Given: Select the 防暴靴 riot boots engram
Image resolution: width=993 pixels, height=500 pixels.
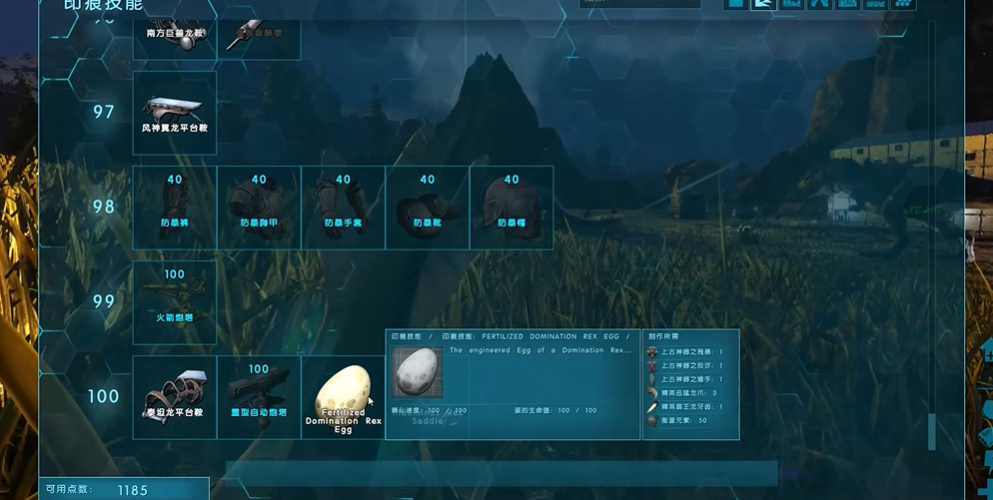Looking at the screenshot, I should (427, 207).
